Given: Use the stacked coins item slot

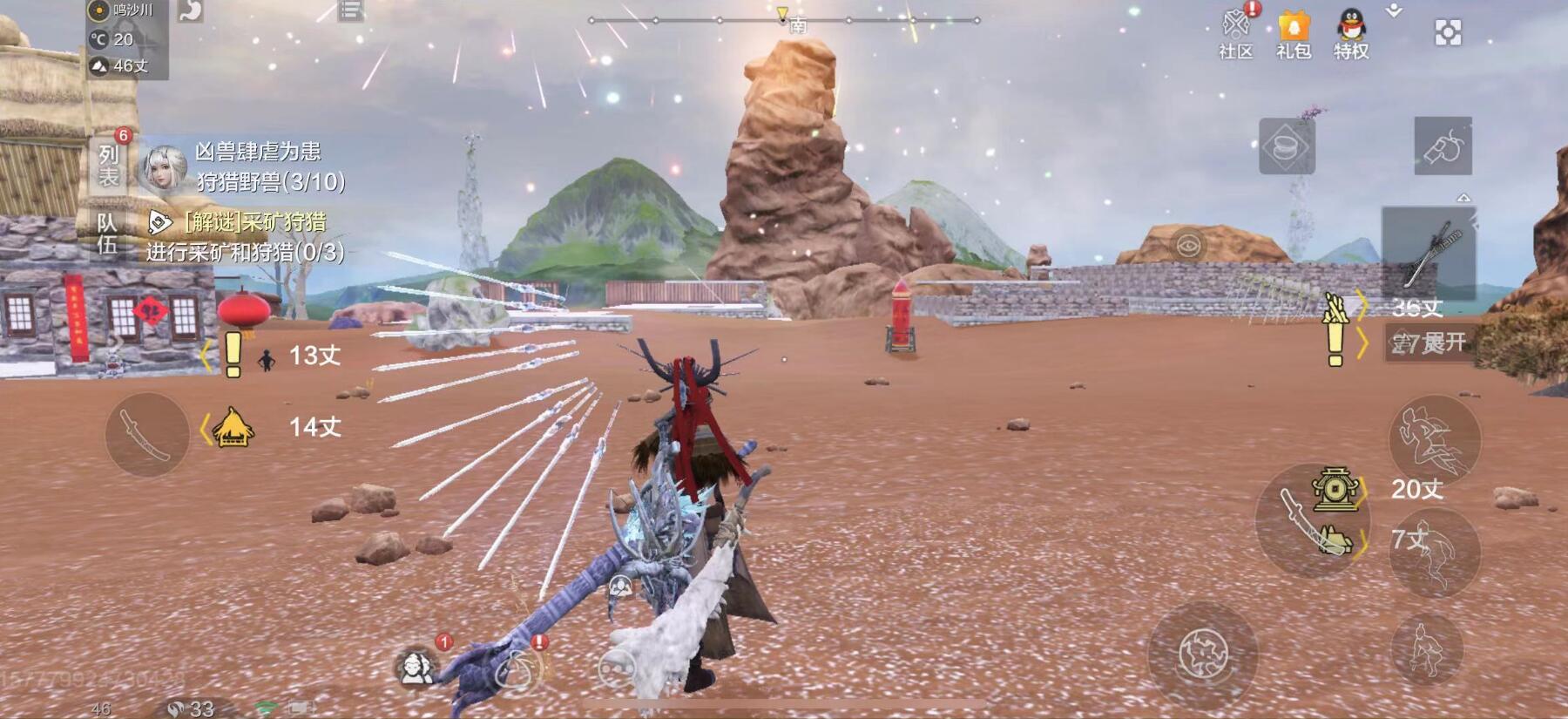Looking at the screenshot, I should (1287, 146).
